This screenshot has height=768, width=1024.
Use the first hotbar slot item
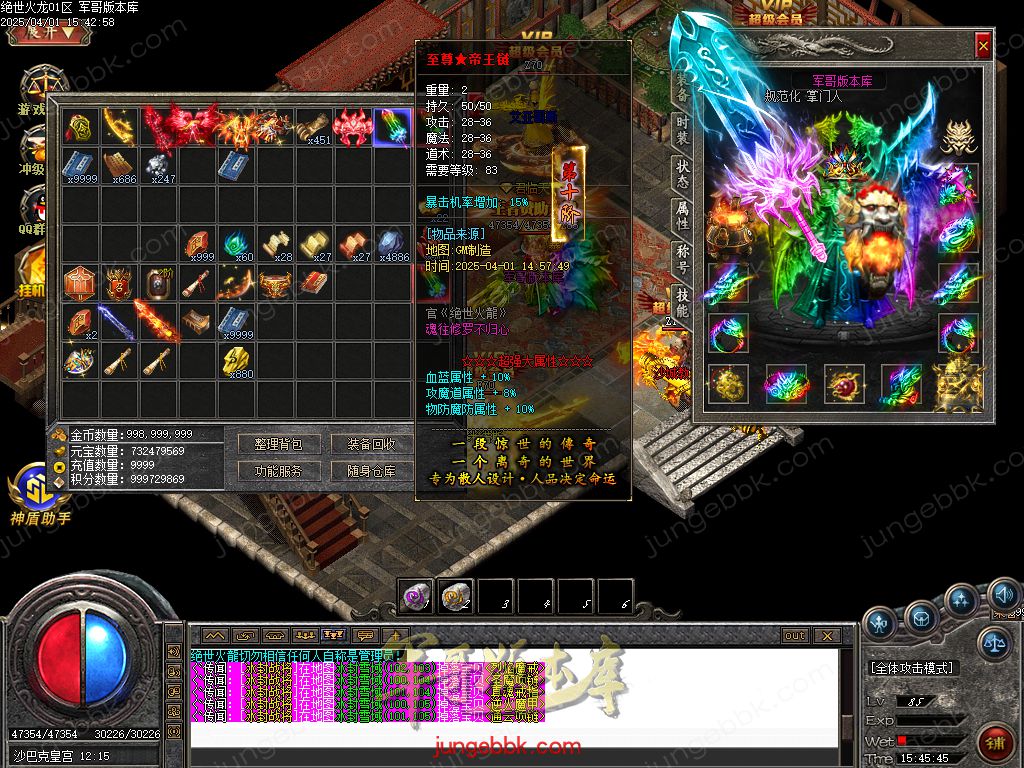click(x=415, y=597)
